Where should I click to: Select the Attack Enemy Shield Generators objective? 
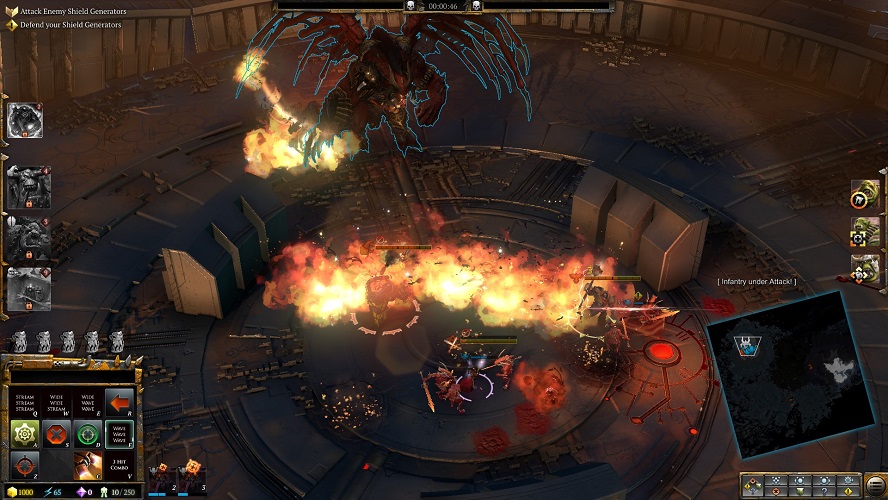coord(70,11)
